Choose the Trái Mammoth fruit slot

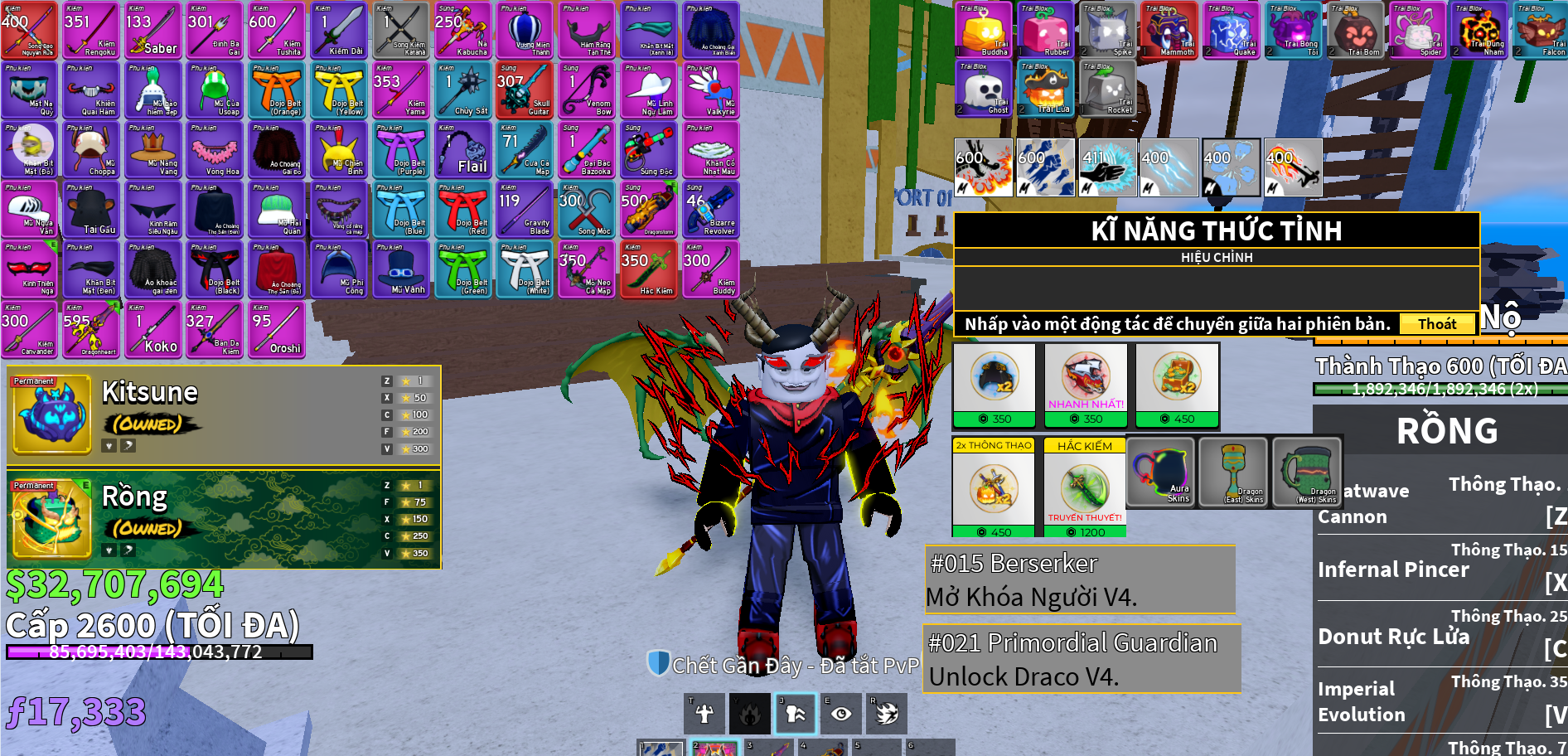tap(1169, 31)
